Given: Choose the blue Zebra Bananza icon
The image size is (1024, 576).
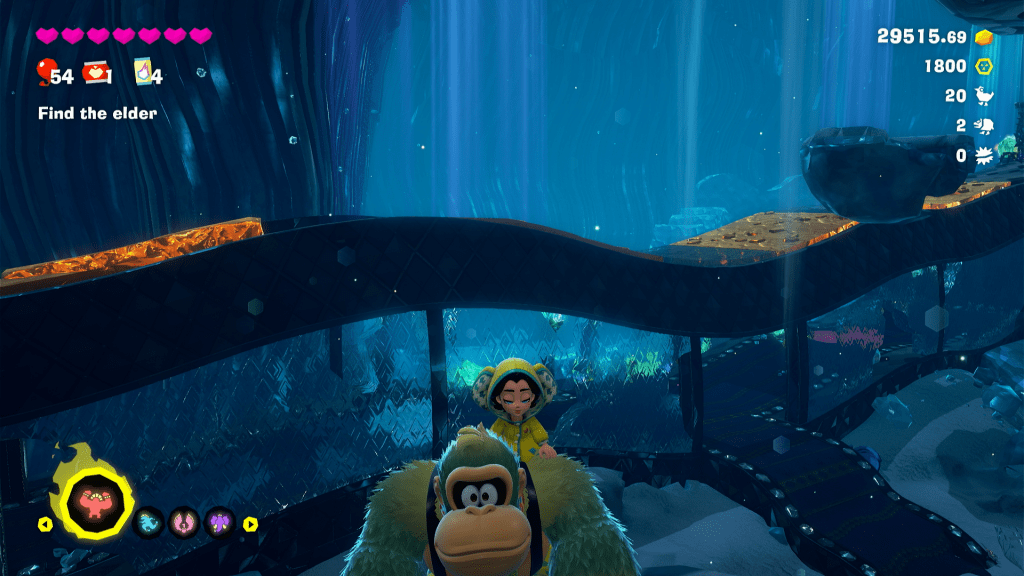Looking at the screenshot, I should [147, 521].
